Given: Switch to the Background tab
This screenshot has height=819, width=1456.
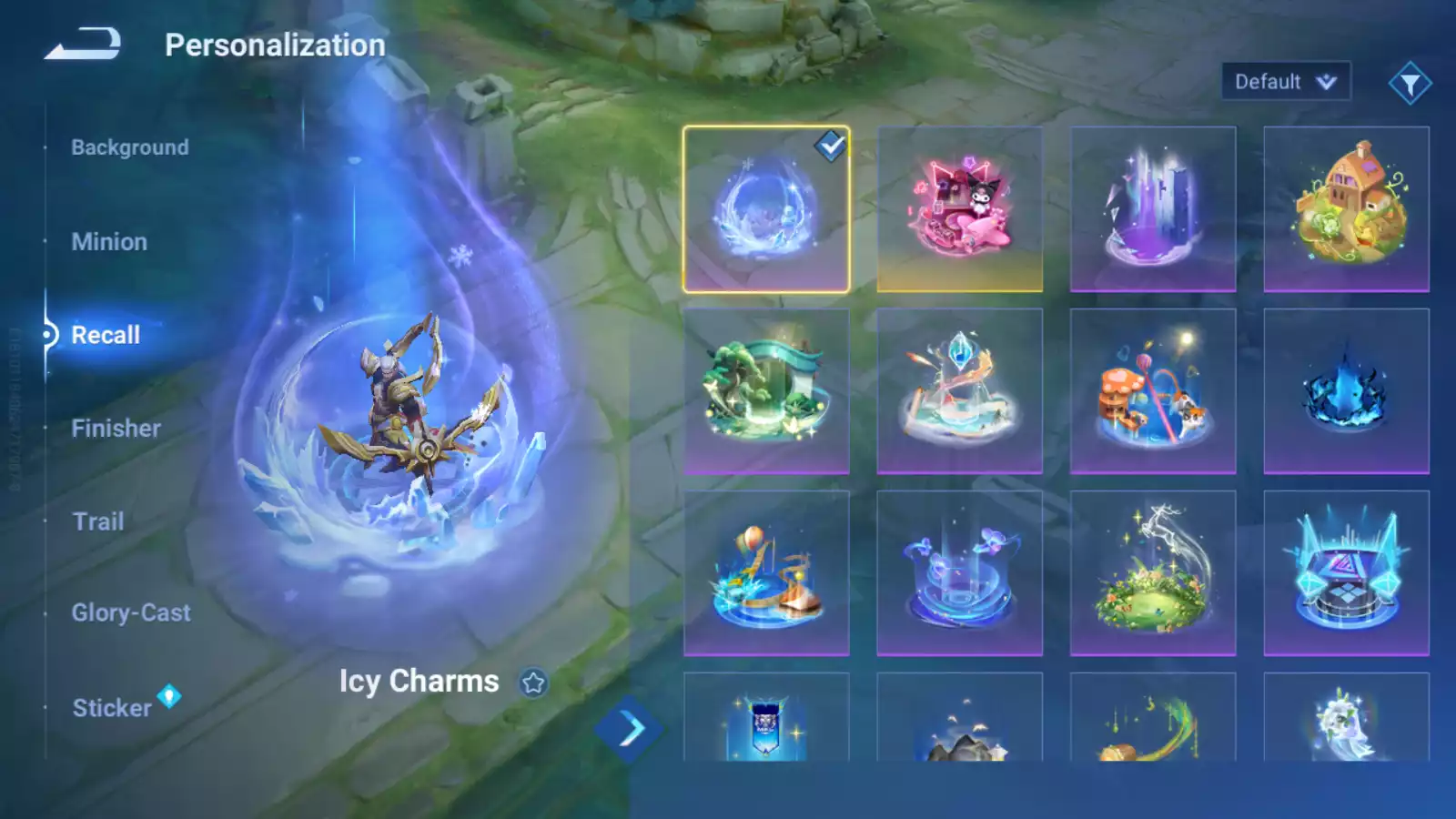Looking at the screenshot, I should 130,147.
